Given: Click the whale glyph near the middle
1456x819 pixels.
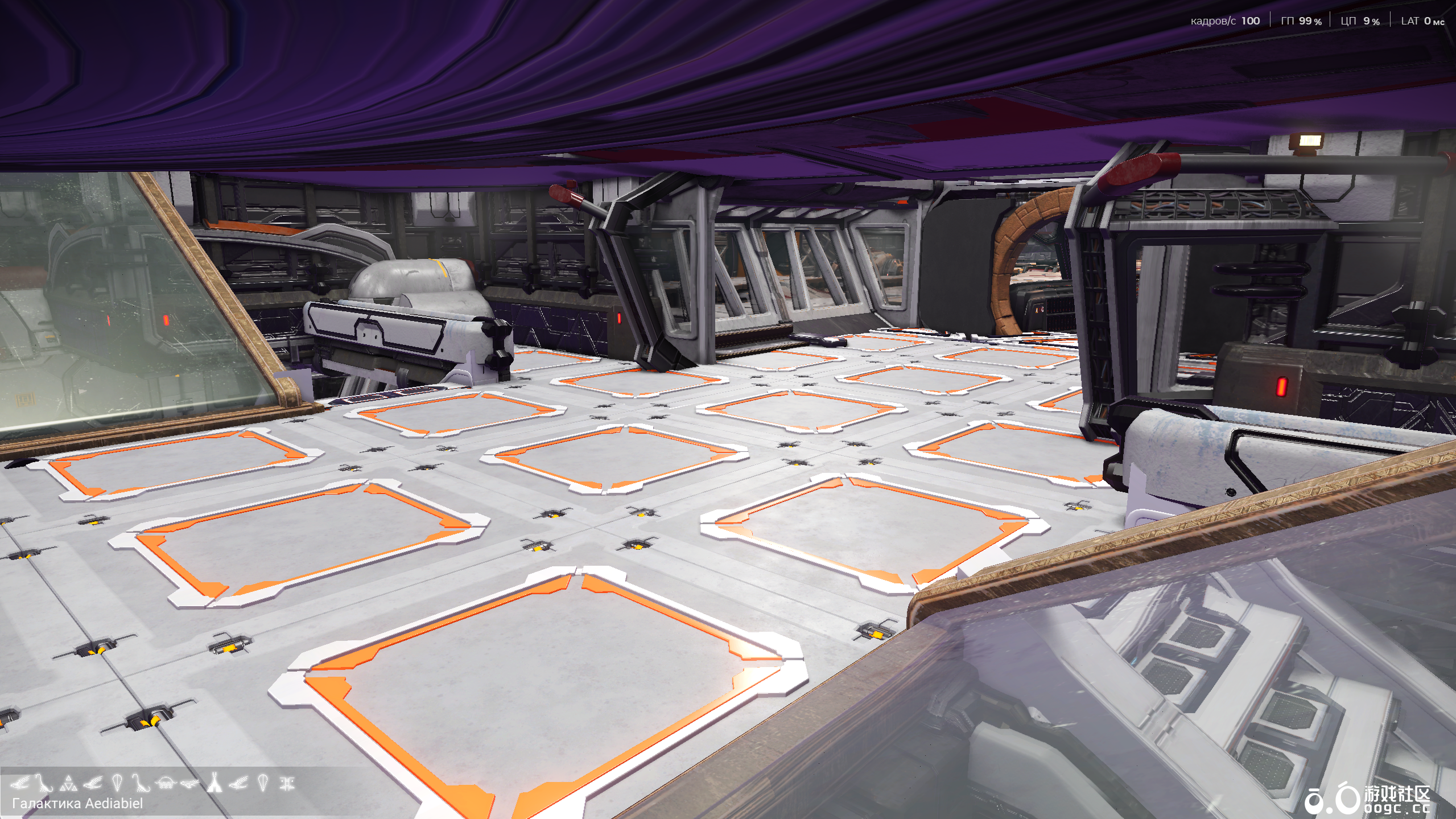Looking at the screenshot, I should [189, 783].
